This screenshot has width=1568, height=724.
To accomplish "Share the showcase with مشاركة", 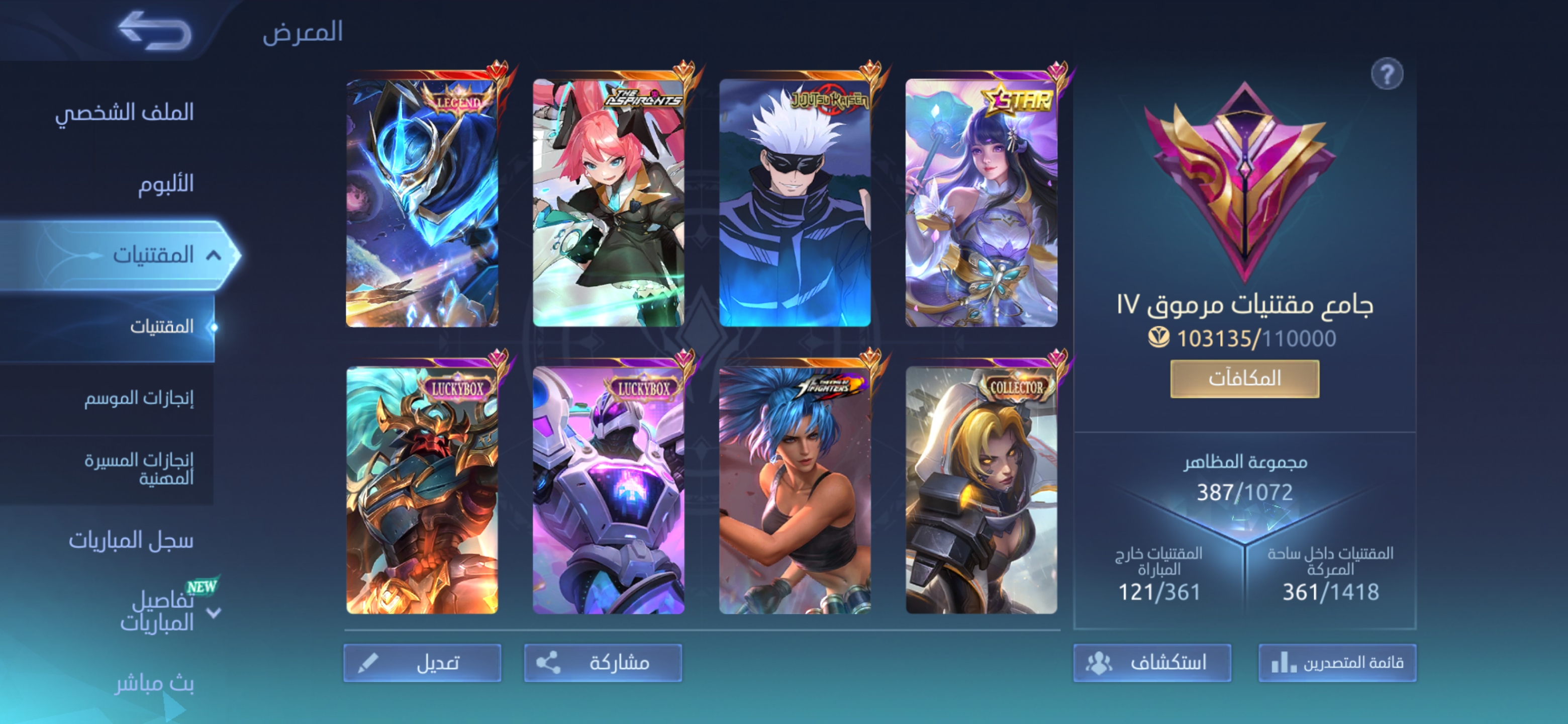I will pyautogui.click(x=603, y=663).
